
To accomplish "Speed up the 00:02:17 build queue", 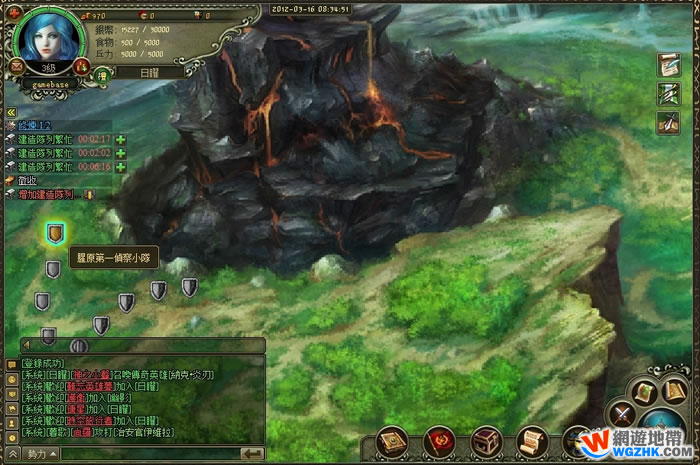I will 121,139.
